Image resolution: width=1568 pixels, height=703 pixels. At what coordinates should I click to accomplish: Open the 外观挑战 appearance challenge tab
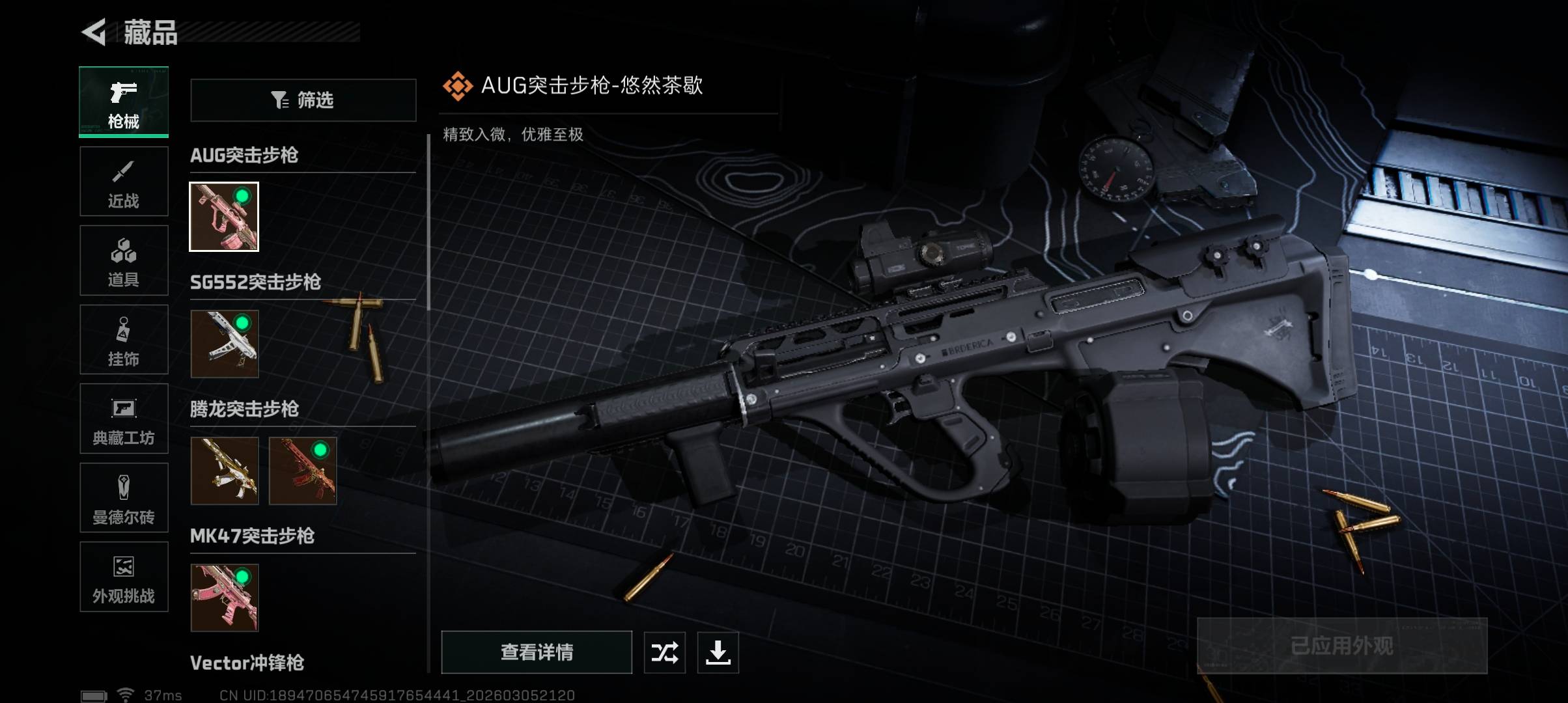point(124,577)
